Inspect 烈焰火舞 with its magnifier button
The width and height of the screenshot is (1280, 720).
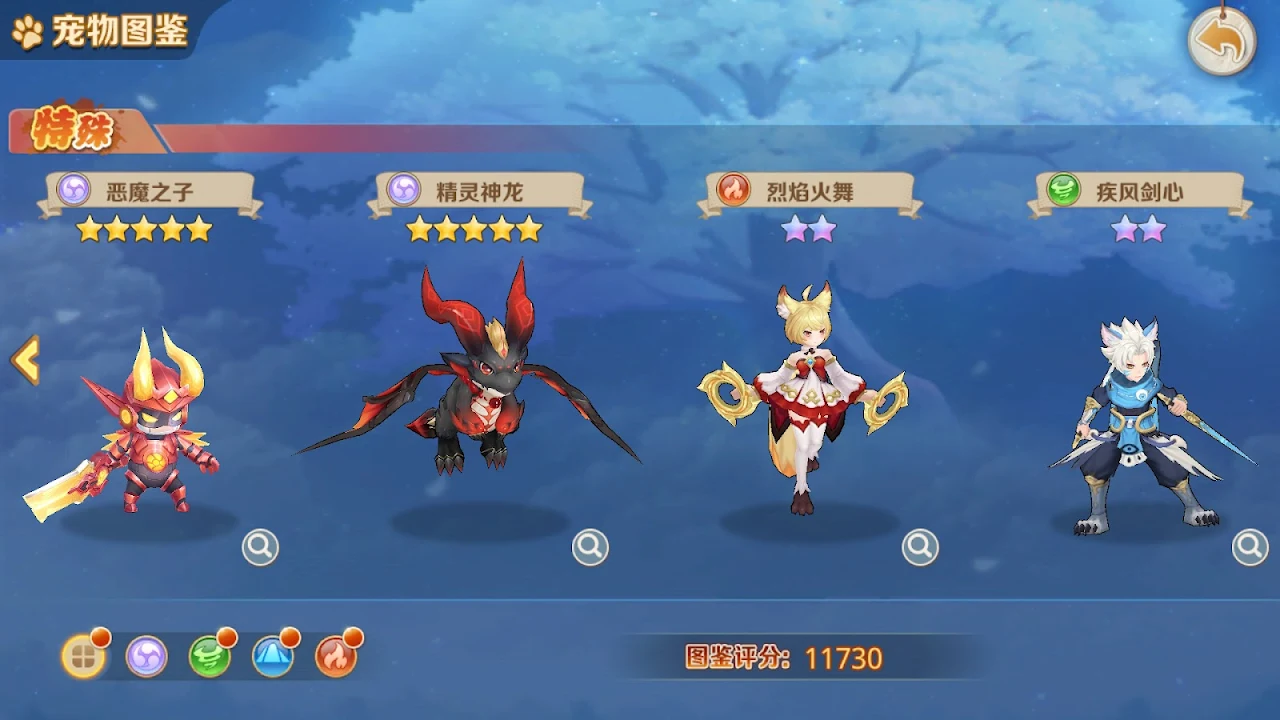pyautogui.click(x=920, y=547)
